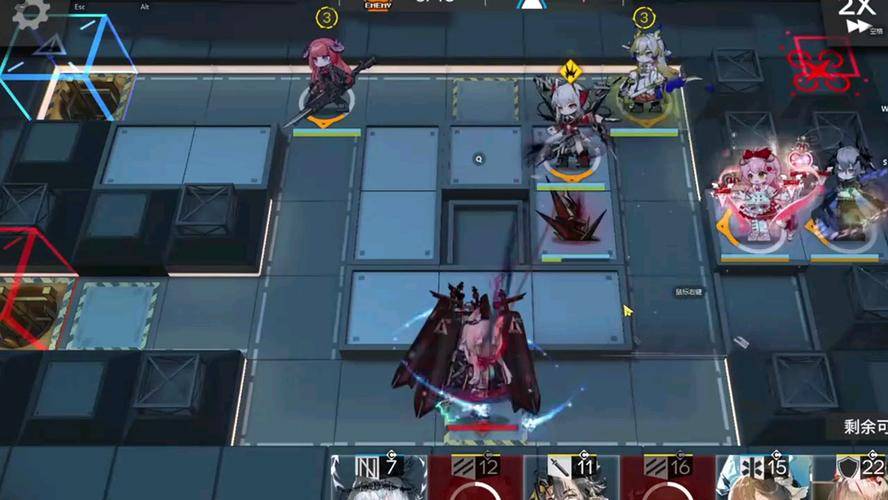888x500 pixels.
Task: Select the cost 22 defender card
Action: 858,478
